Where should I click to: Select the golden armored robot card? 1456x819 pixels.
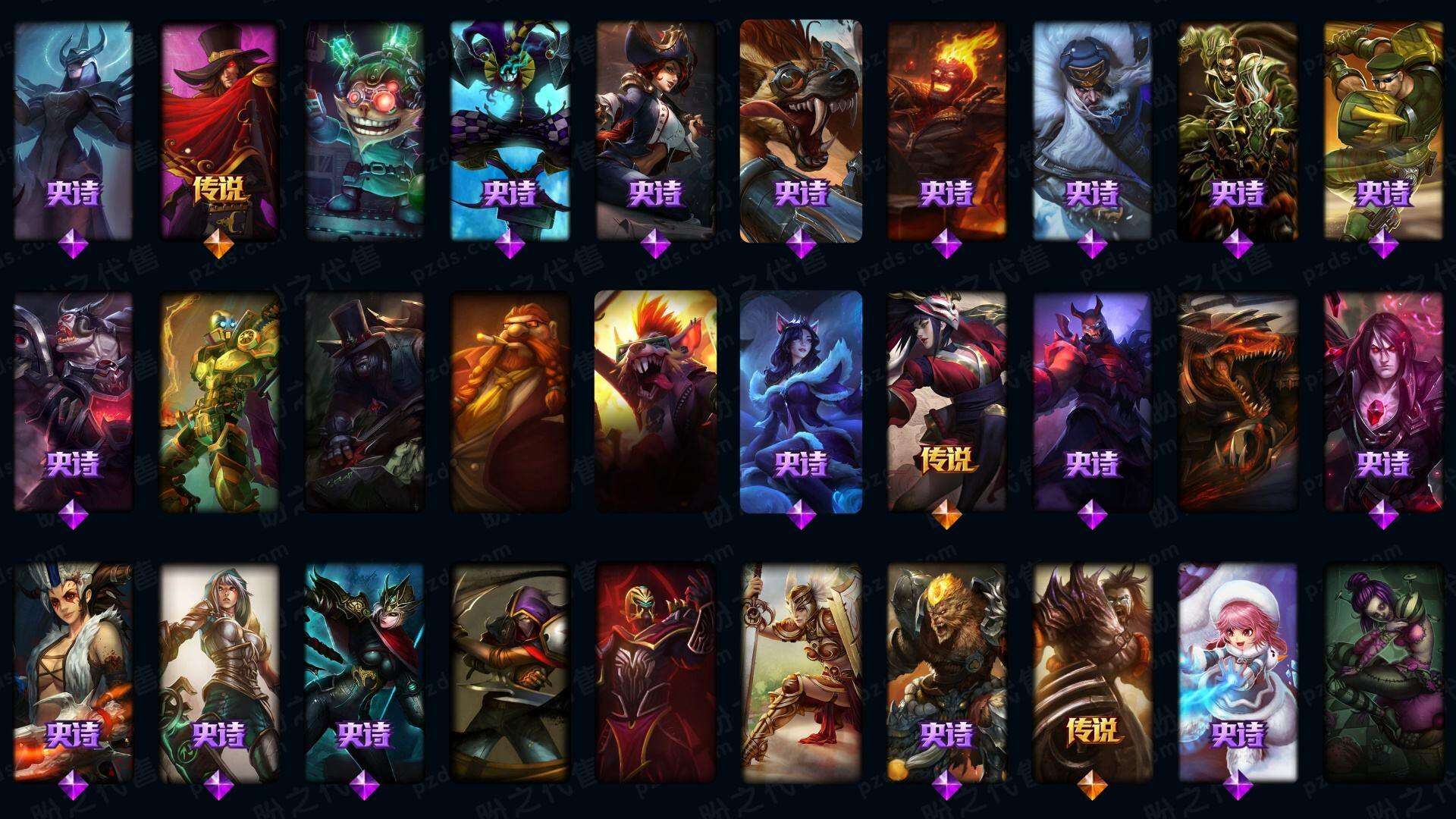(x=218, y=402)
